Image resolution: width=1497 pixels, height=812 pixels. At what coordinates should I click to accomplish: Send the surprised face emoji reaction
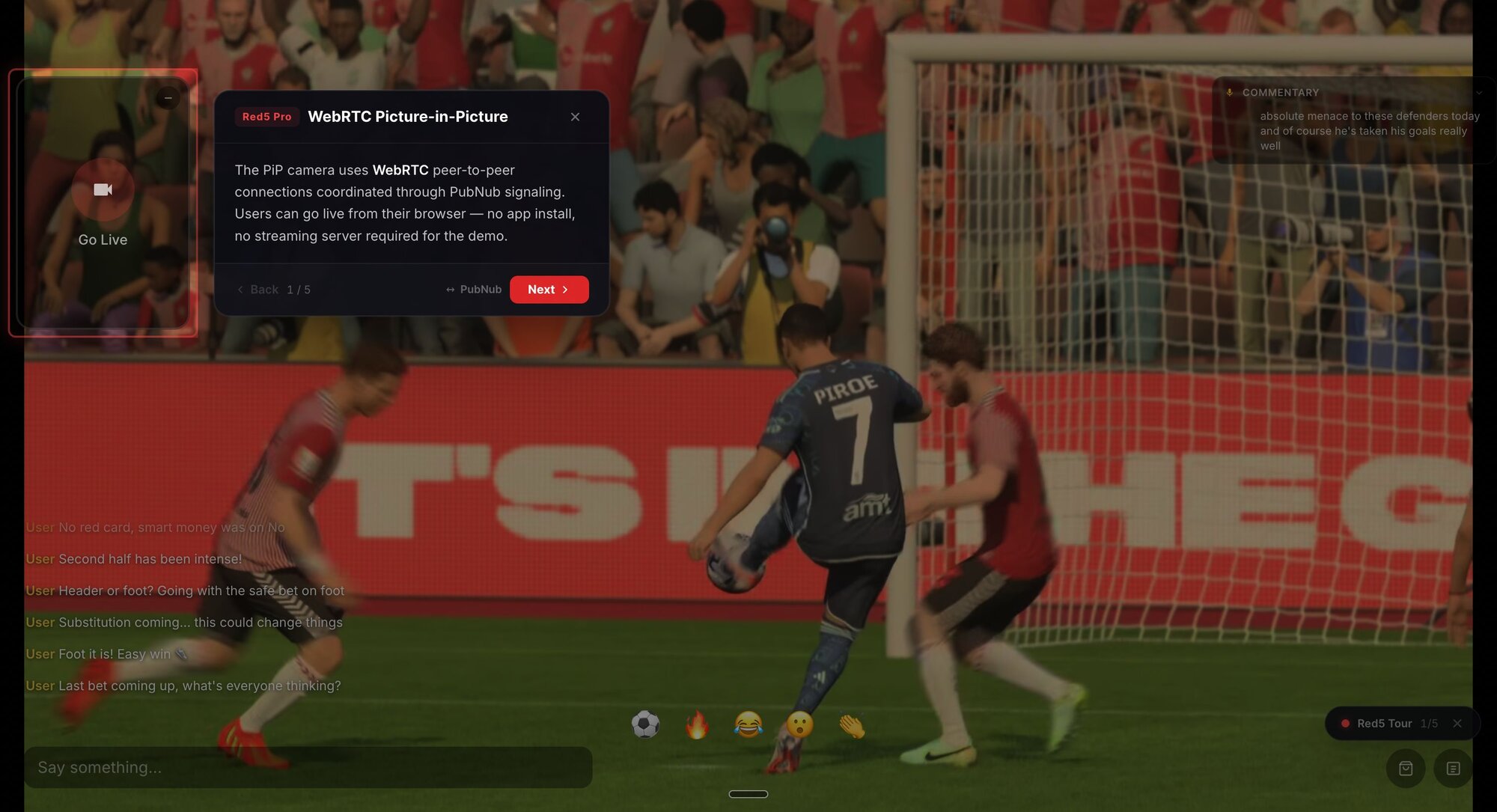(799, 724)
